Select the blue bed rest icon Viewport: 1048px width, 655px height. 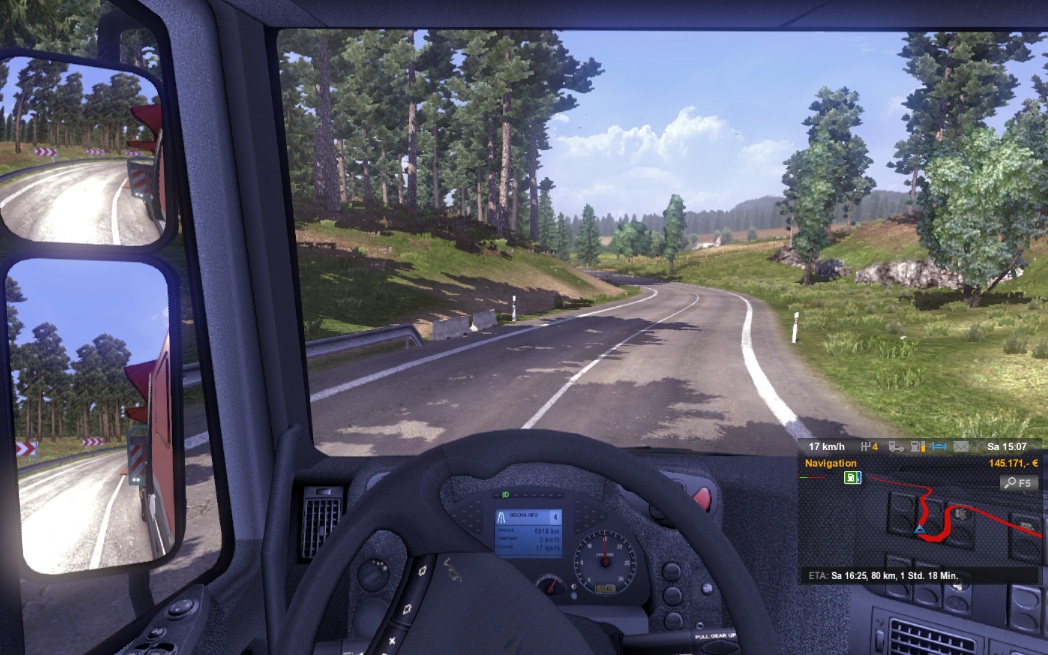(x=939, y=446)
